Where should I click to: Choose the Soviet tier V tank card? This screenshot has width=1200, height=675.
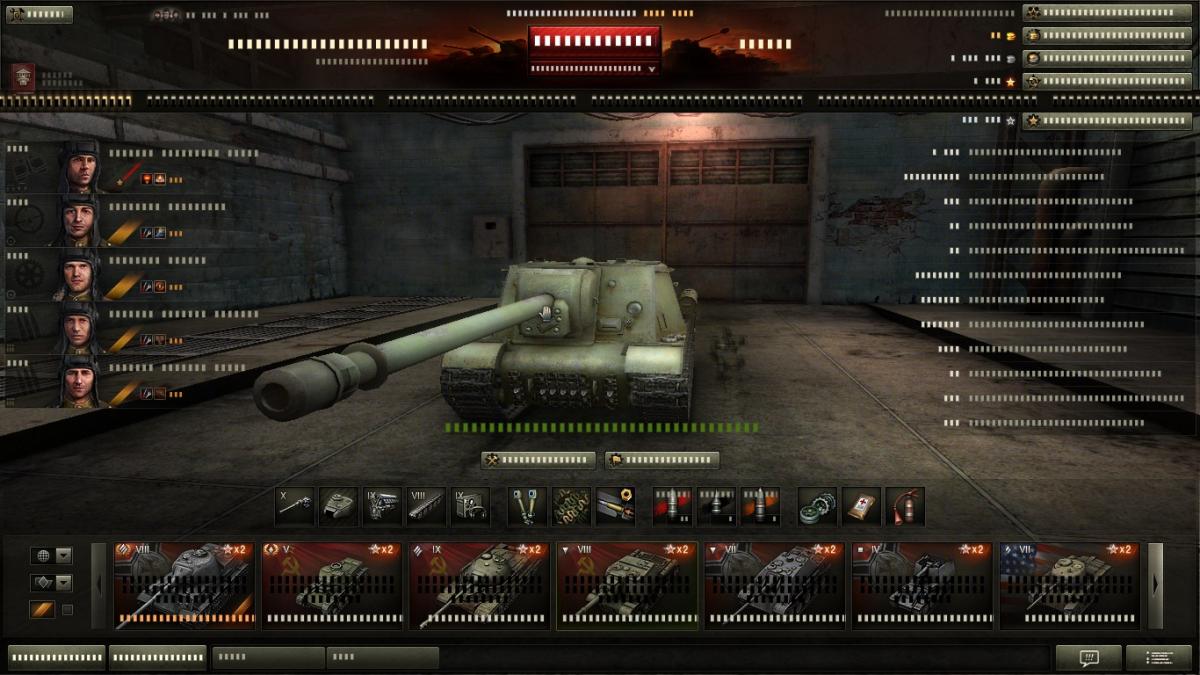click(331, 586)
